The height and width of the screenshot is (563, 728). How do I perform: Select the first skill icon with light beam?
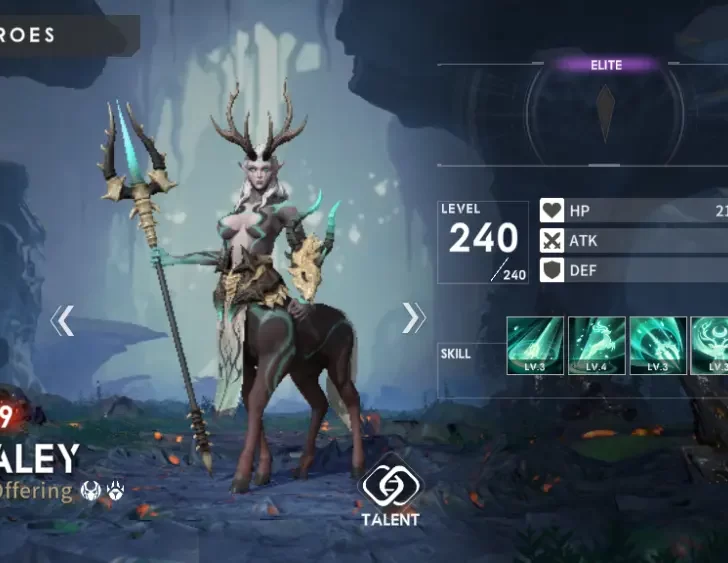tap(536, 346)
